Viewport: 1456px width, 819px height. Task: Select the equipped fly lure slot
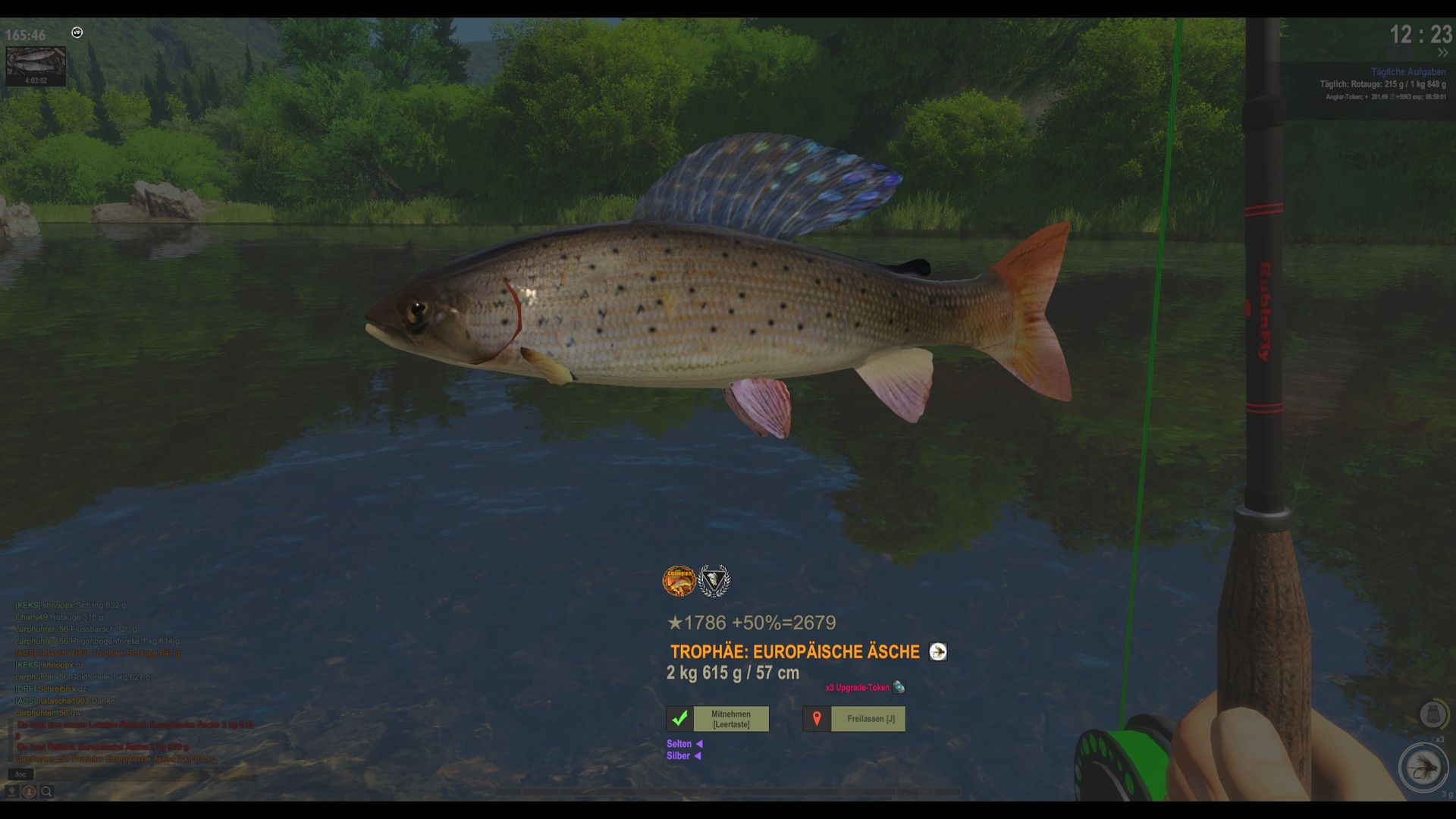pyautogui.click(x=1423, y=767)
